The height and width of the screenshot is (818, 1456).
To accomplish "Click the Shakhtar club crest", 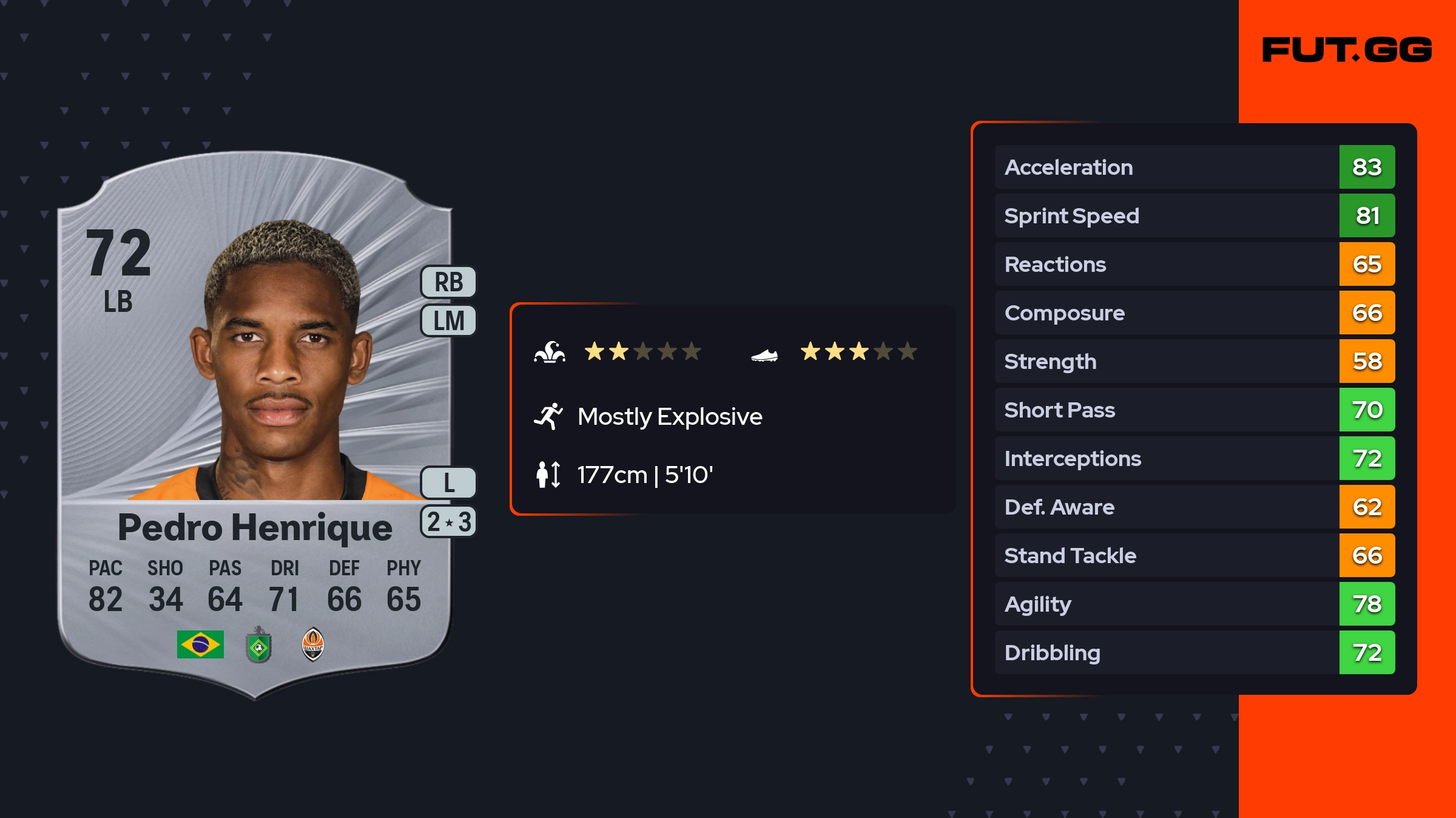I will [313, 644].
